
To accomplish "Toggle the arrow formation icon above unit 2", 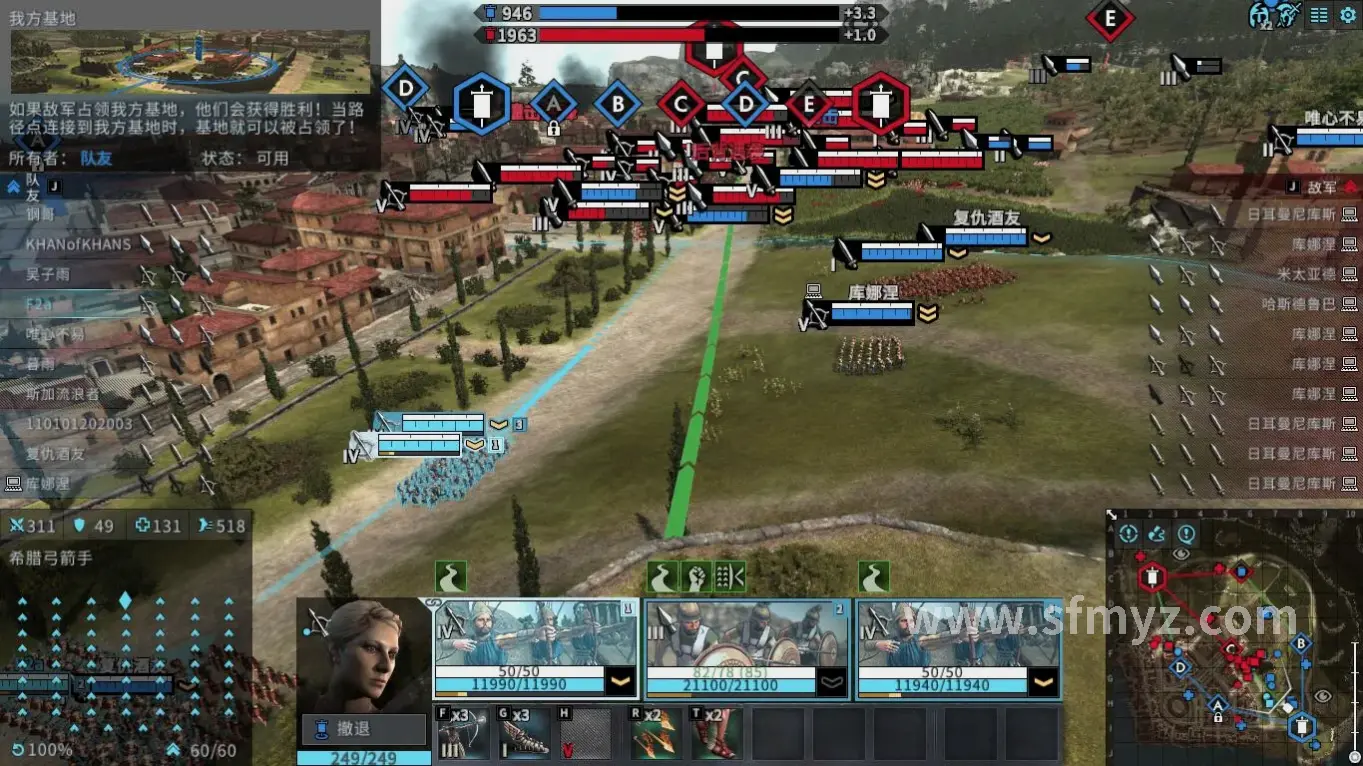I will tap(730, 576).
